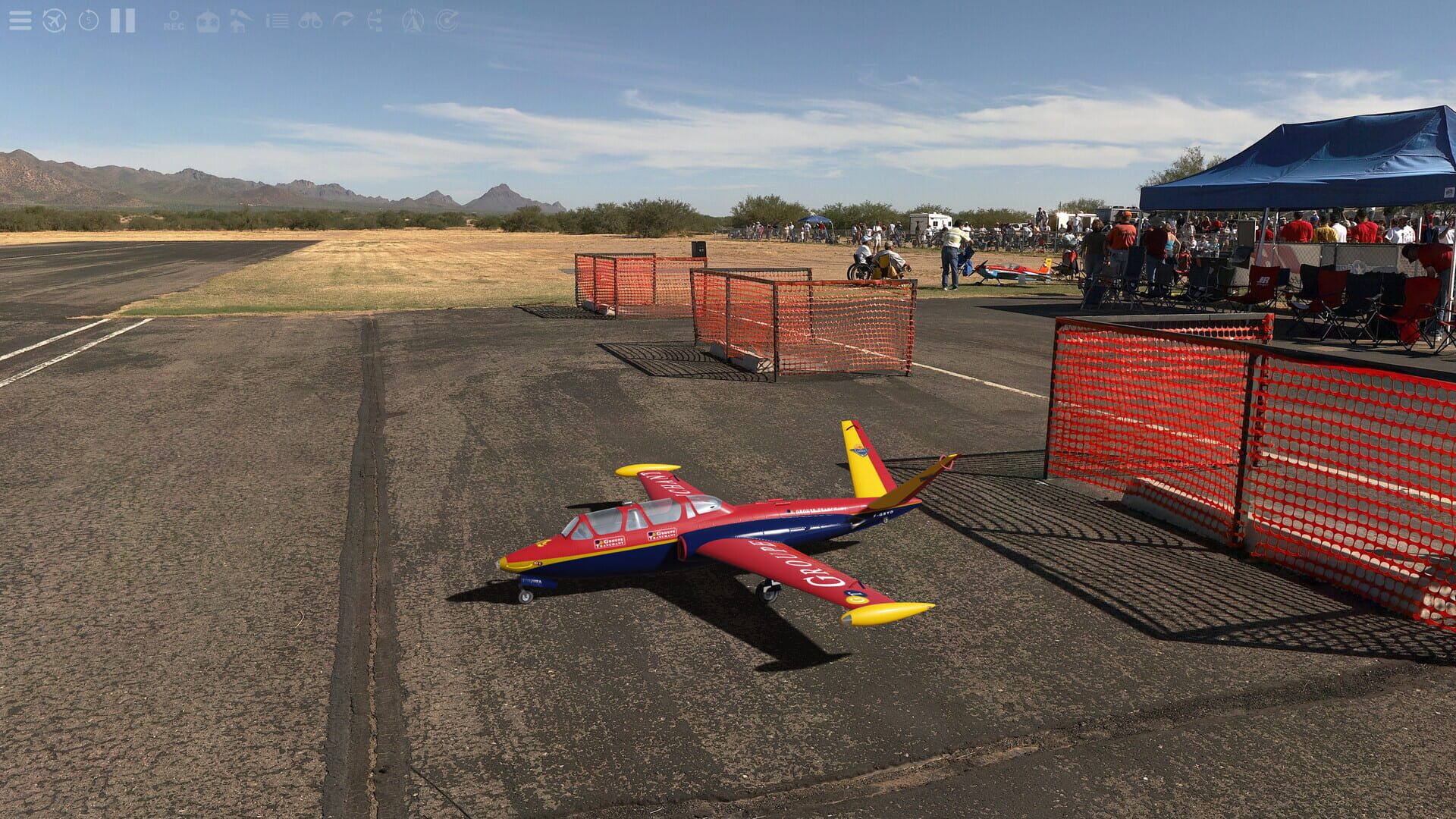Open the windsock wind settings icon
1456x819 pixels.
240,19
